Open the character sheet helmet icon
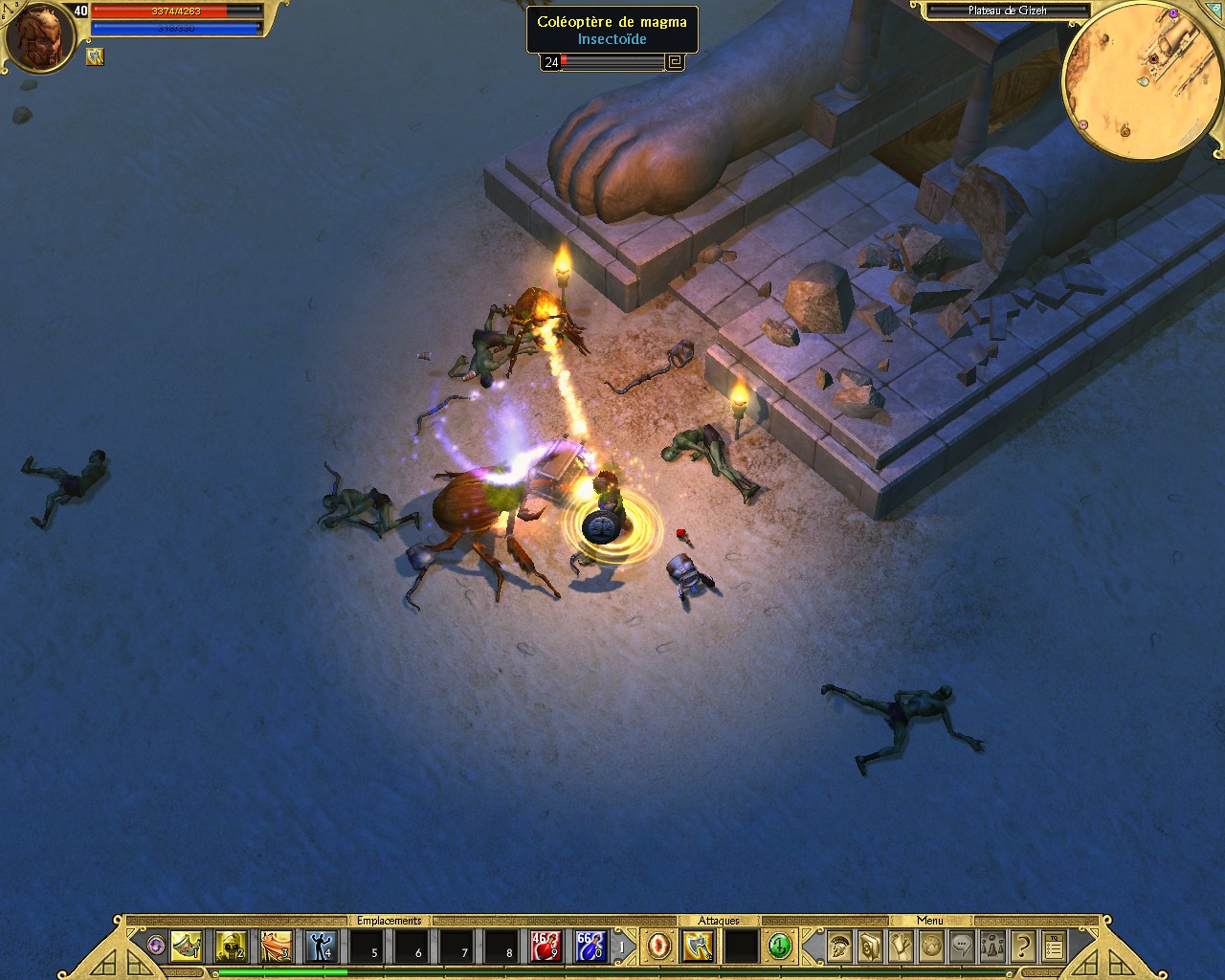Viewport: 1225px width, 980px height. (838, 946)
